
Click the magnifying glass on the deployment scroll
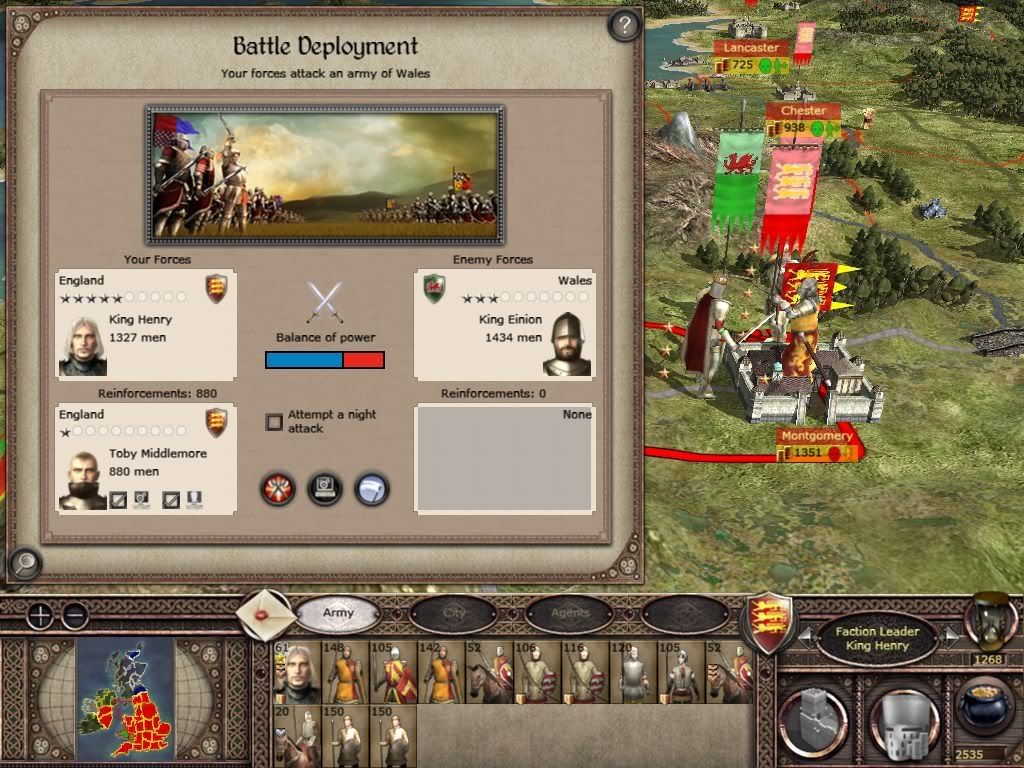coord(24,564)
